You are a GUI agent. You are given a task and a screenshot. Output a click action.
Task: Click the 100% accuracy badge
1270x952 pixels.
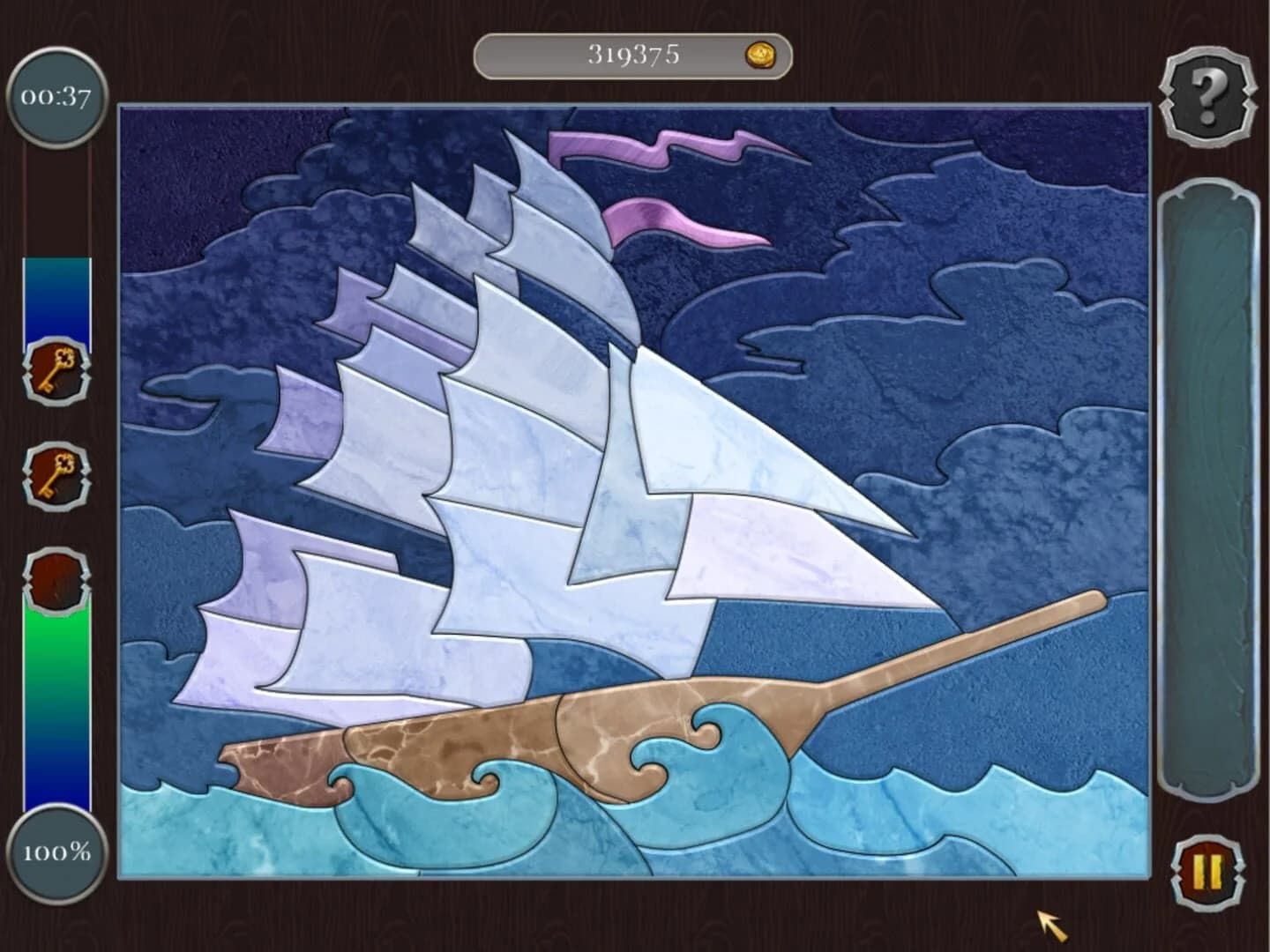click(x=56, y=852)
